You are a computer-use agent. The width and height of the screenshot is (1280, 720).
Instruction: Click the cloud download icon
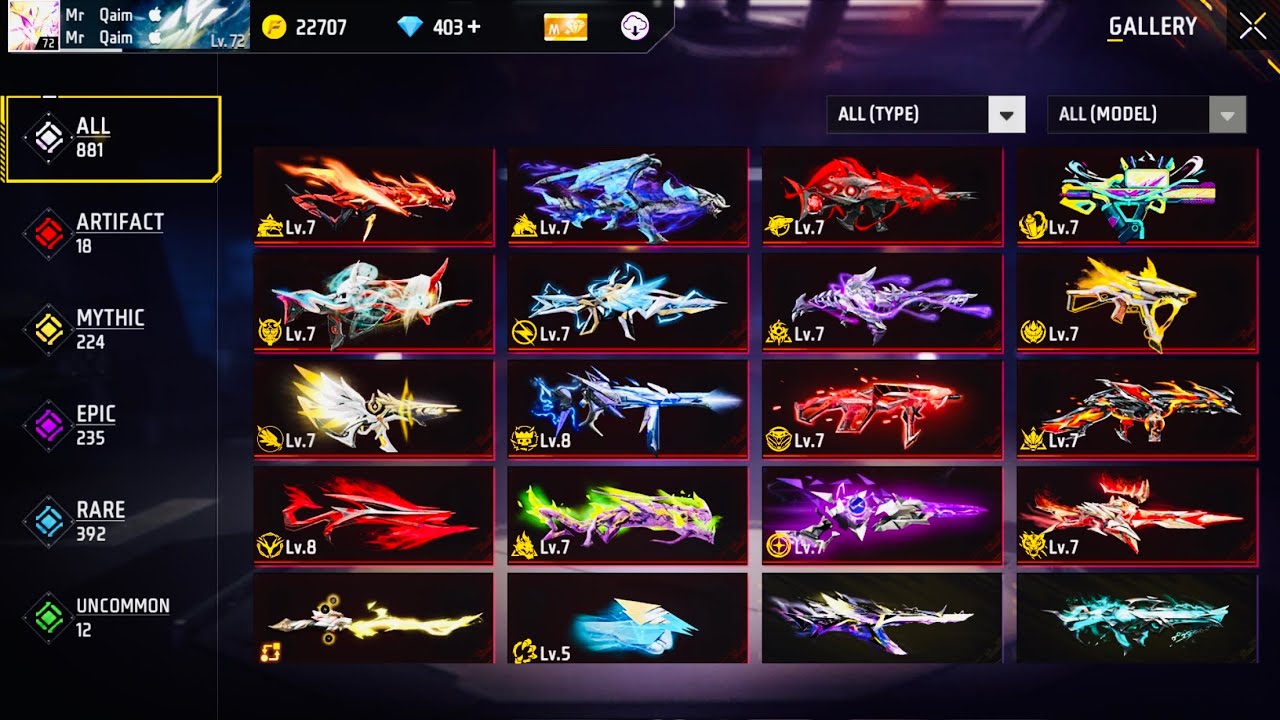click(x=635, y=27)
